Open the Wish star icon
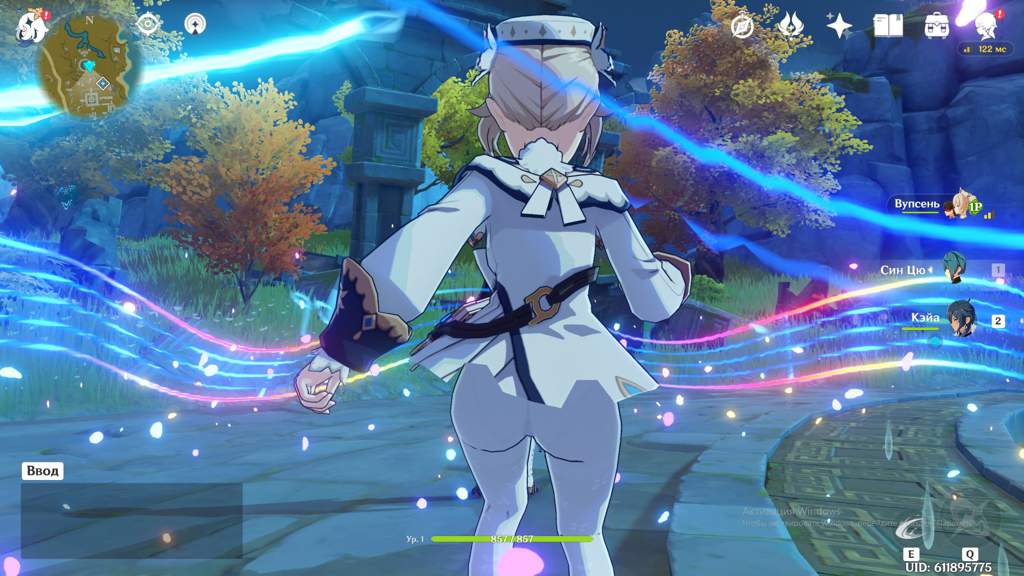Image resolution: width=1024 pixels, height=576 pixels. [x=838, y=25]
